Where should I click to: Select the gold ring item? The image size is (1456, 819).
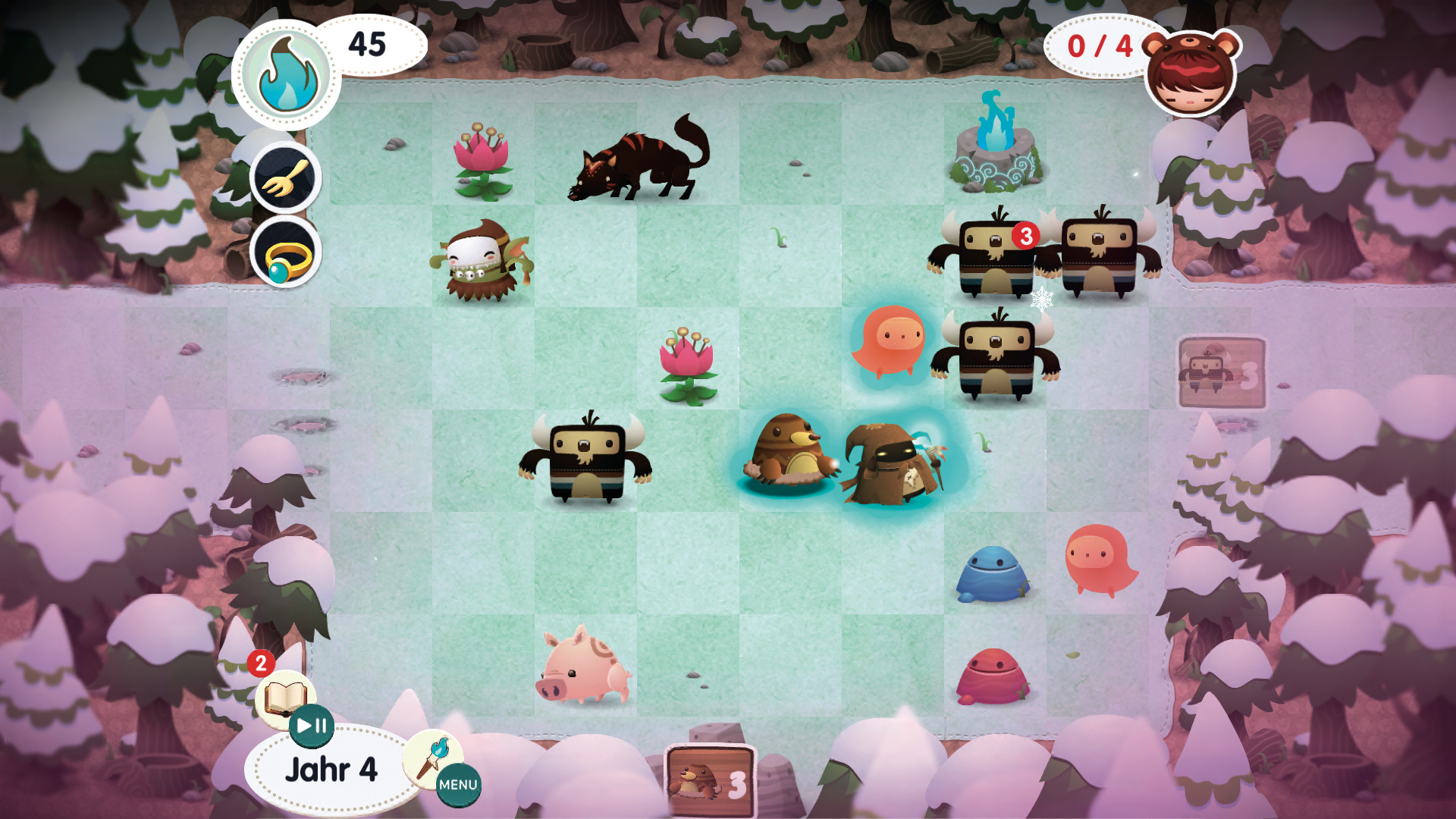(286, 253)
